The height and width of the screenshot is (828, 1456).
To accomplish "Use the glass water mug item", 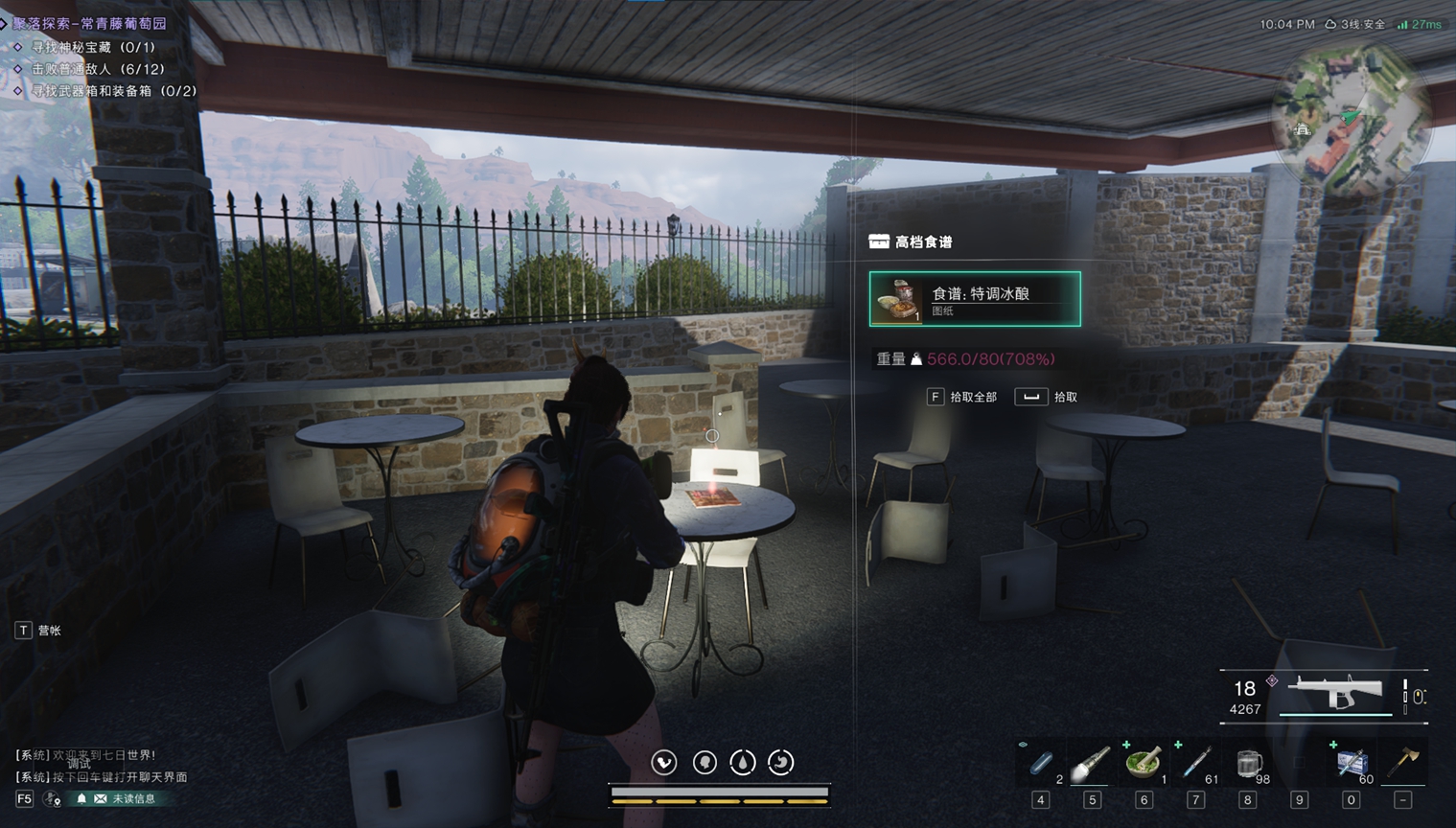I will click(x=1247, y=764).
